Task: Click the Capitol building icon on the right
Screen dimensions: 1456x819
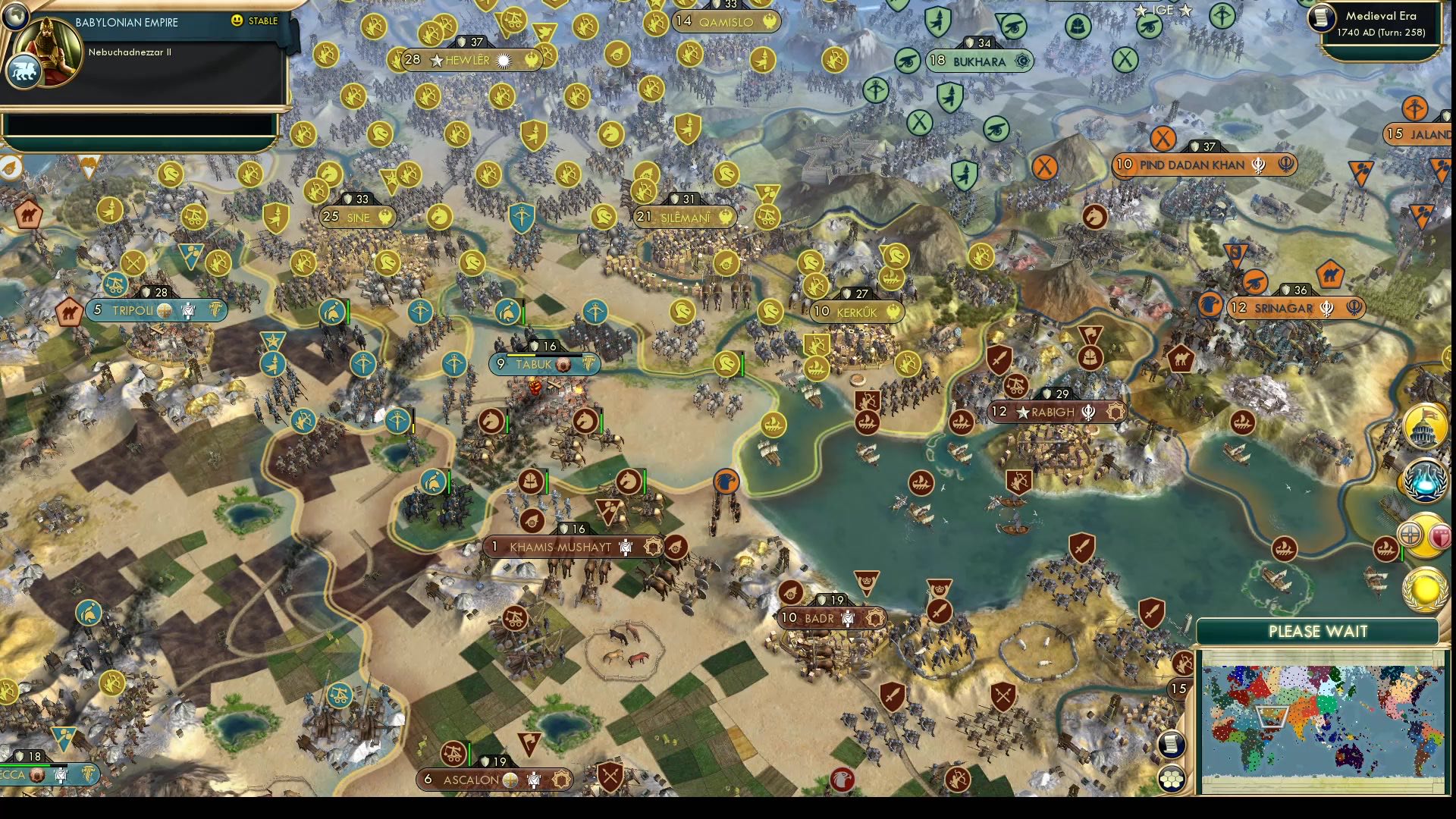Action: coord(1424,427)
